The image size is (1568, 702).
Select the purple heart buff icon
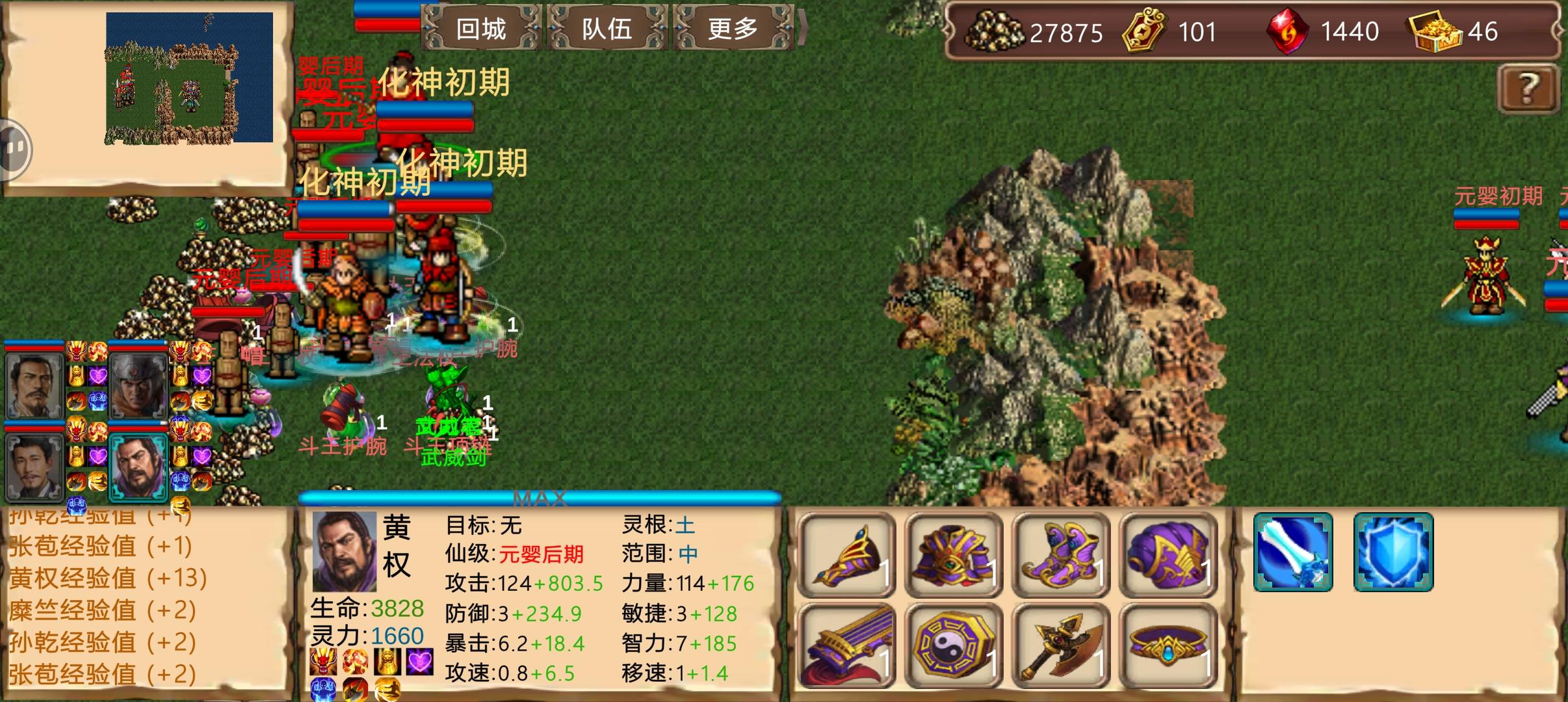point(419,662)
